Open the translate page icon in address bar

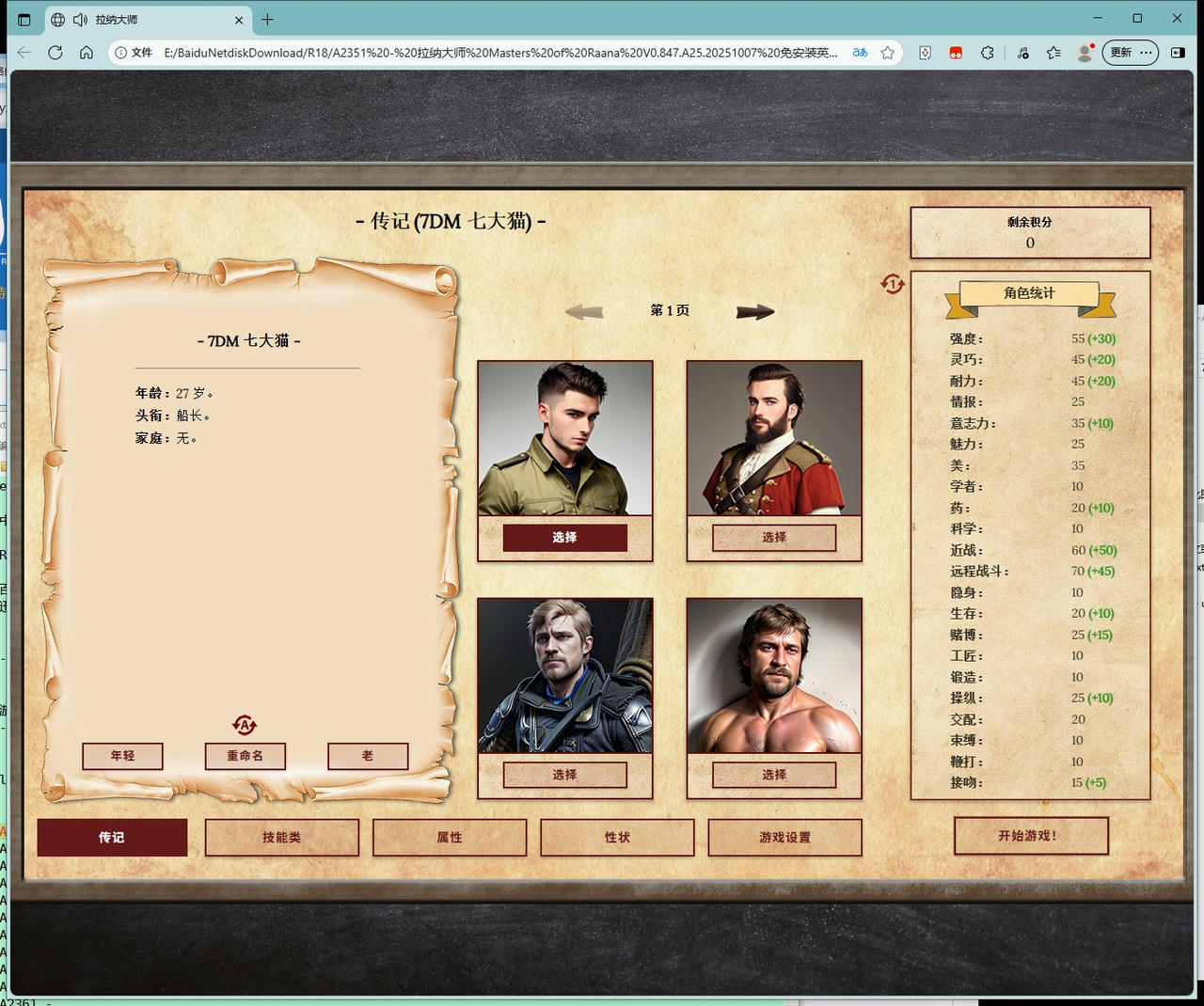pyautogui.click(x=859, y=54)
